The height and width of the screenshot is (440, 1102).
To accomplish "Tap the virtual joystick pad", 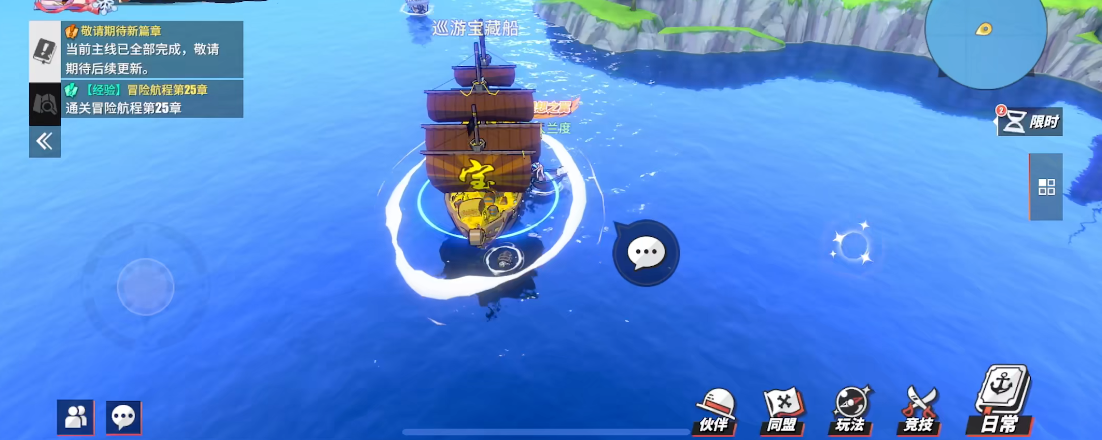I will (x=145, y=287).
